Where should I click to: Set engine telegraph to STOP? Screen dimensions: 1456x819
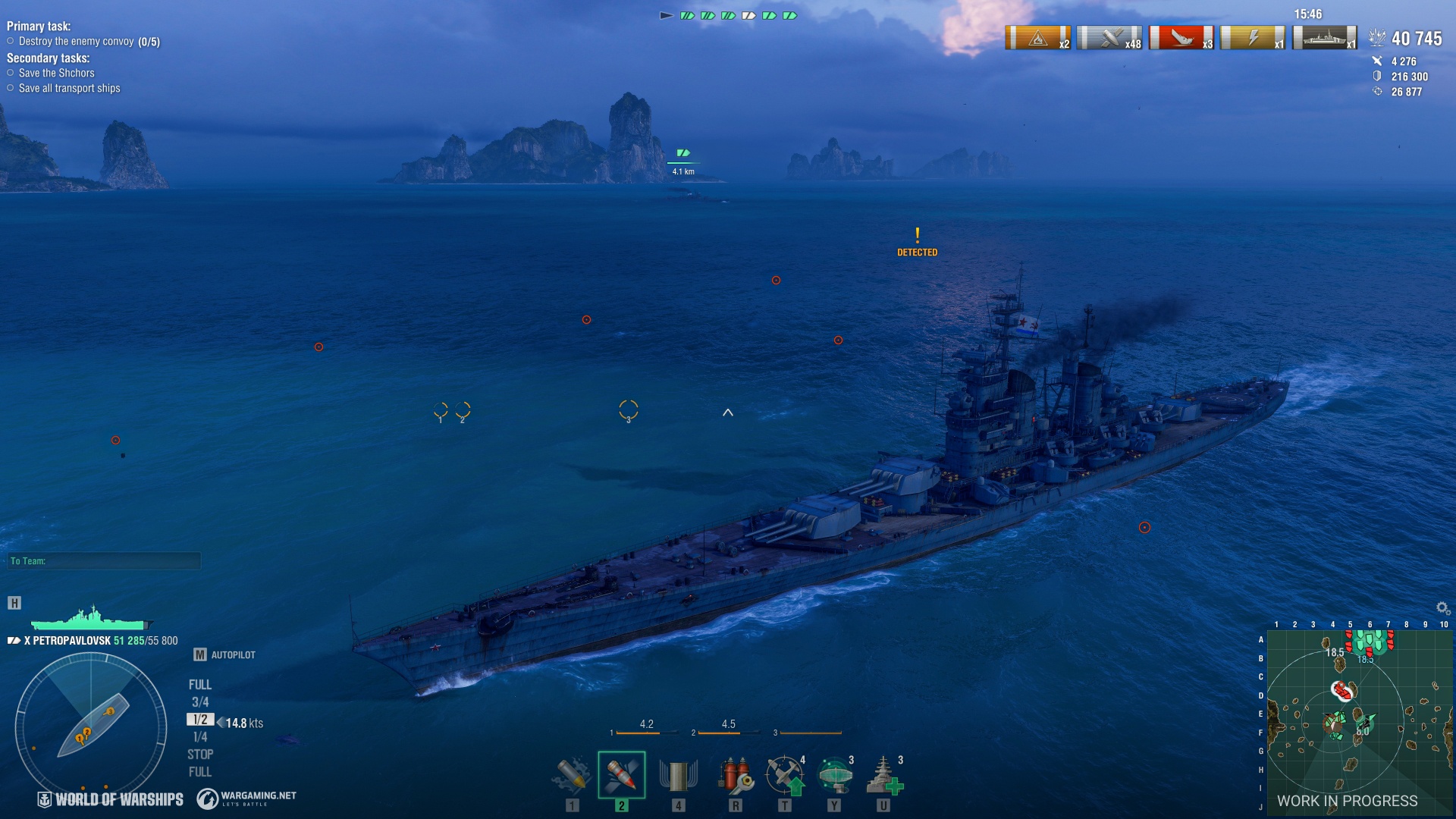[200, 755]
